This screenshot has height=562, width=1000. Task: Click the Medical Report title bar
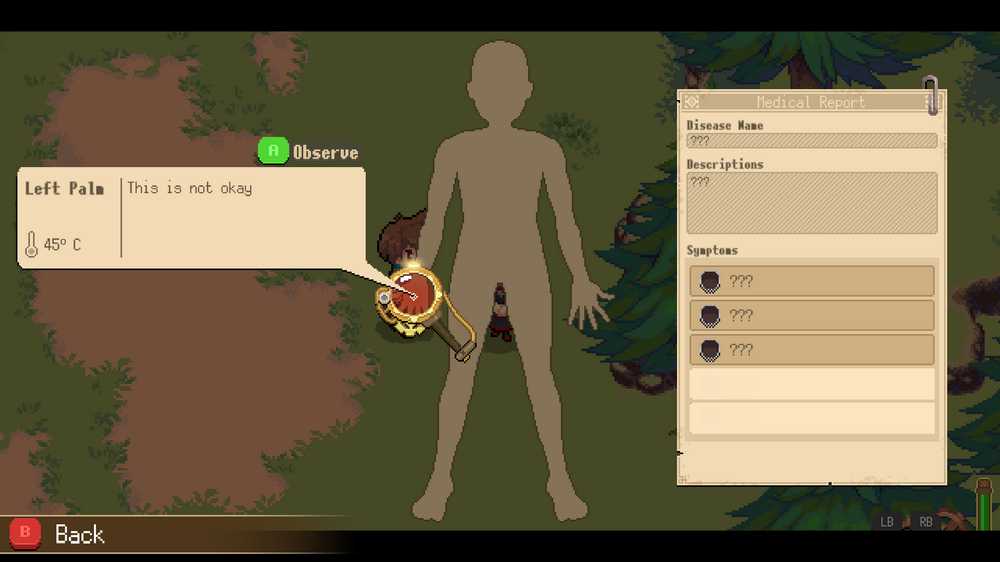pos(810,102)
